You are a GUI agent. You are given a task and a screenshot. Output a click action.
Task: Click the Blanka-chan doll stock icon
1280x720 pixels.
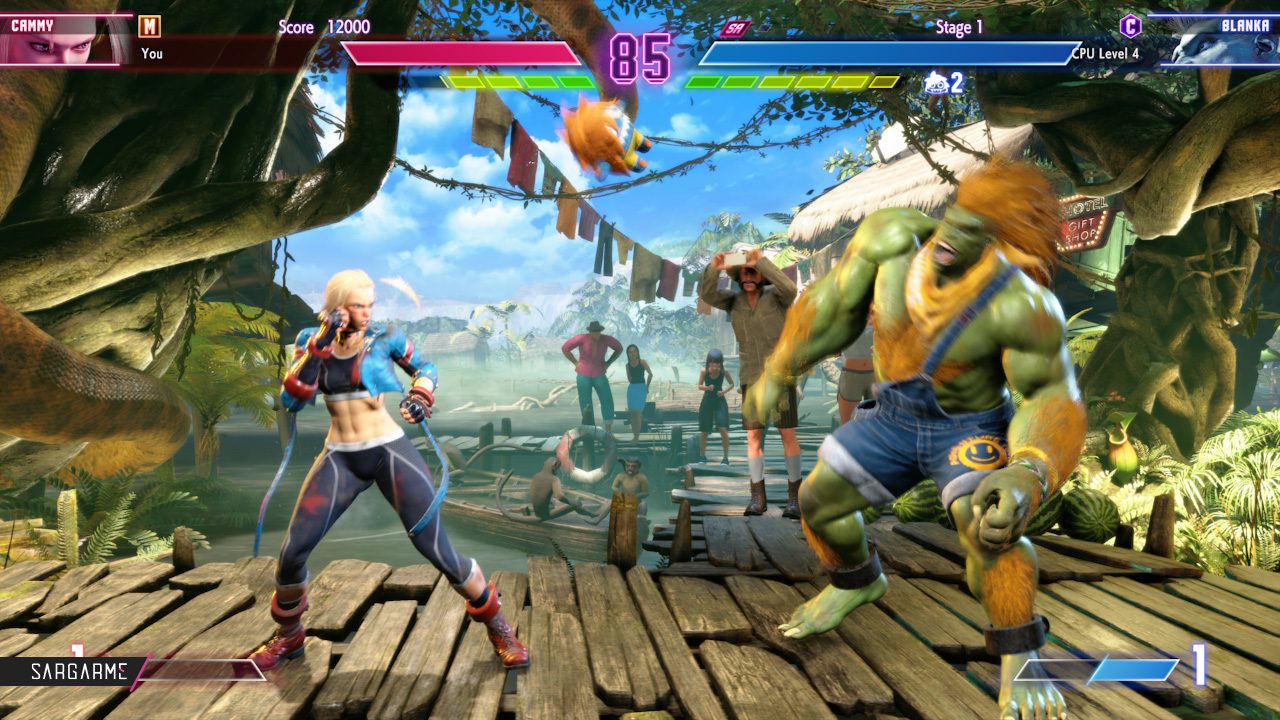(935, 83)
